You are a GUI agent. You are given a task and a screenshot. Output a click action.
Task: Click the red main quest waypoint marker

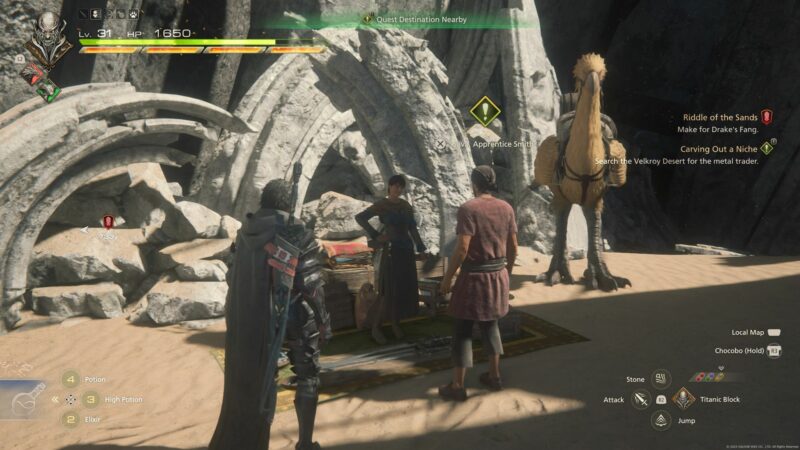108,222
